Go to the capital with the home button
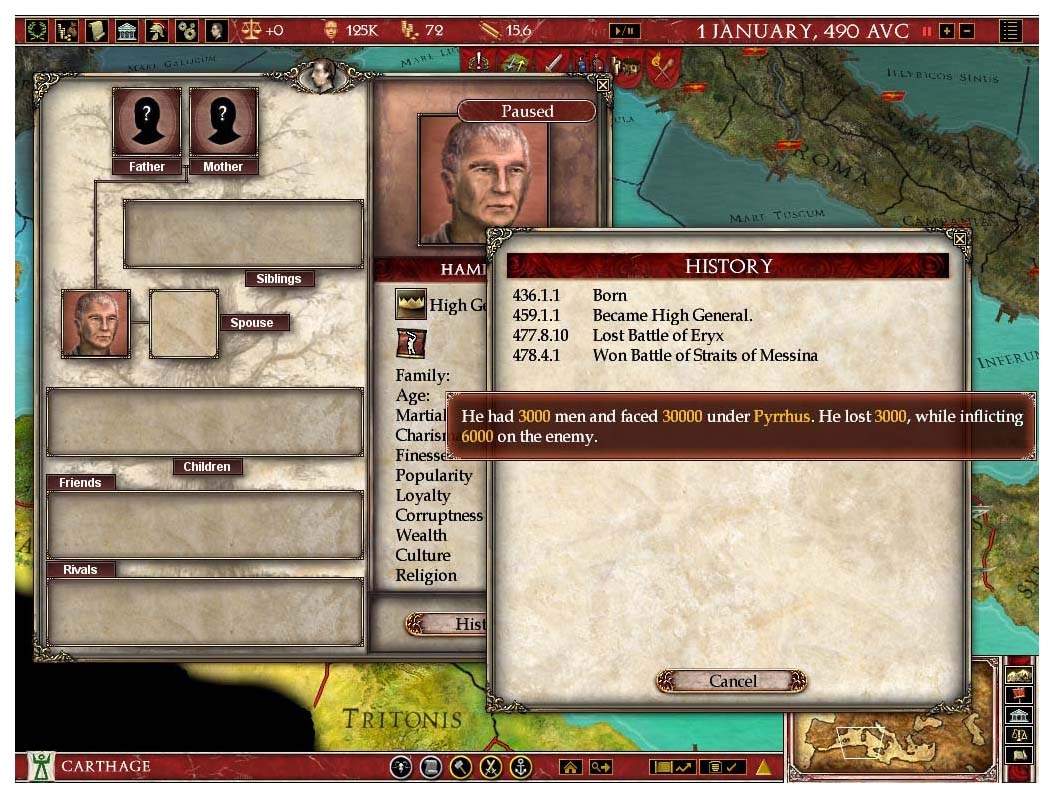The image size is (1054, 798). (570, 767)
